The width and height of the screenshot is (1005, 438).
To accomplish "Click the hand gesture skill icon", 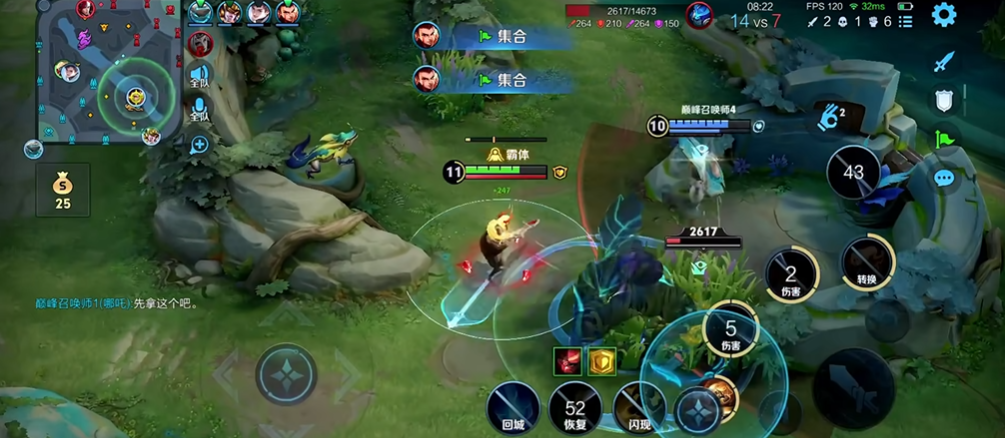I will coord(829,116).
